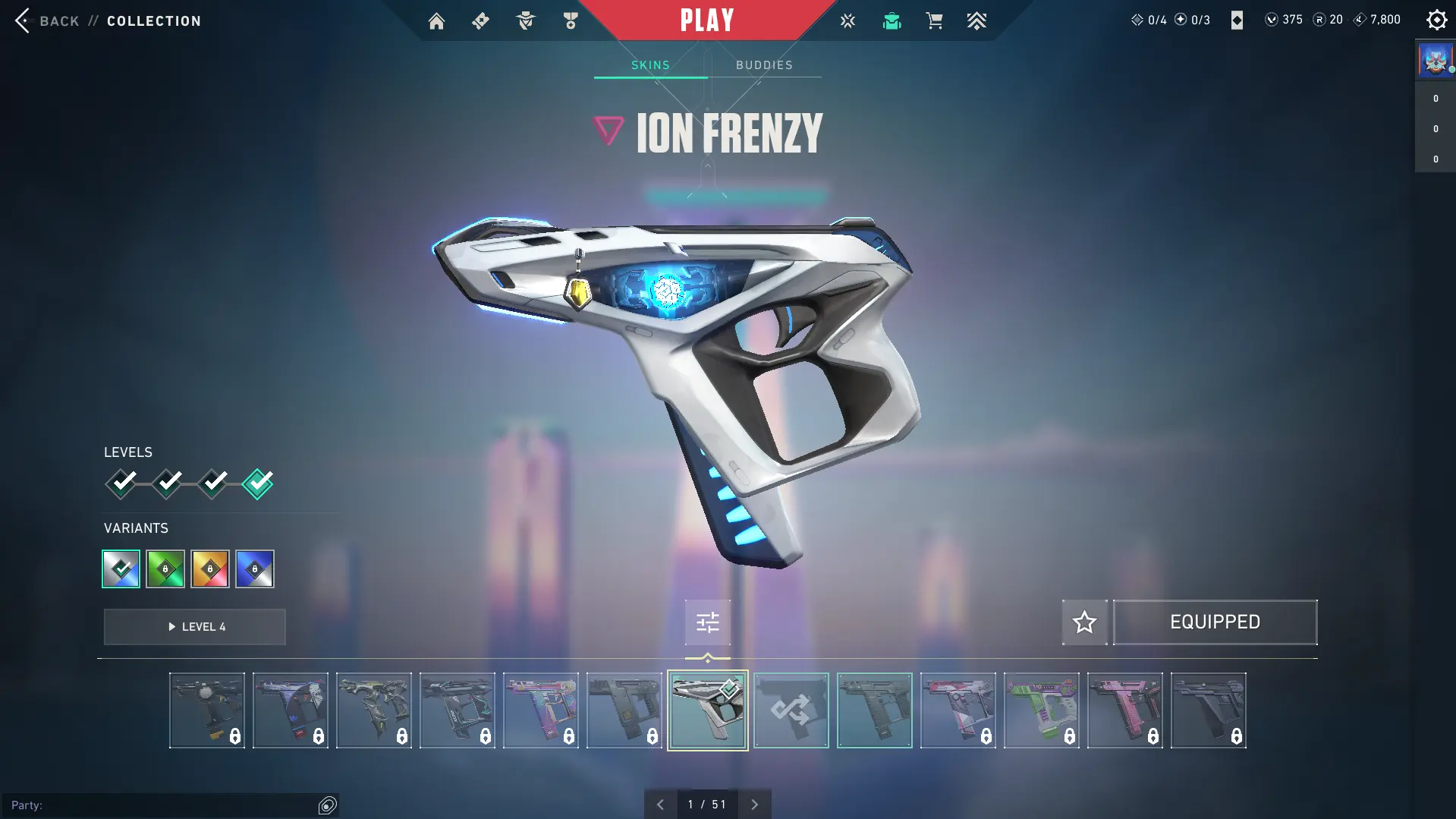Select the default white variant swatch
The height and width of the screenshot is (819, 1456).
pos(121,569)
